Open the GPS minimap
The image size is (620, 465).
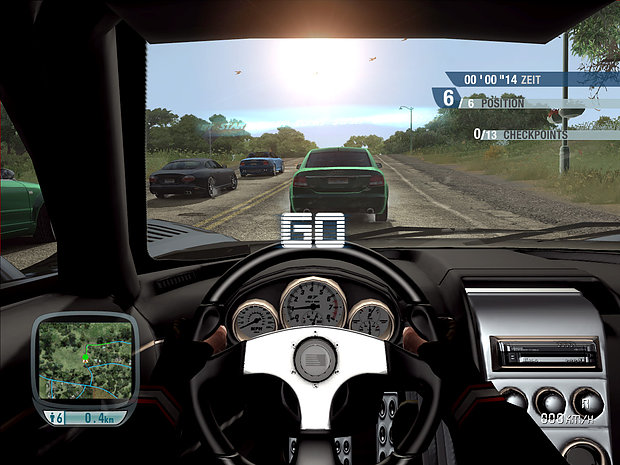point(84,360)
